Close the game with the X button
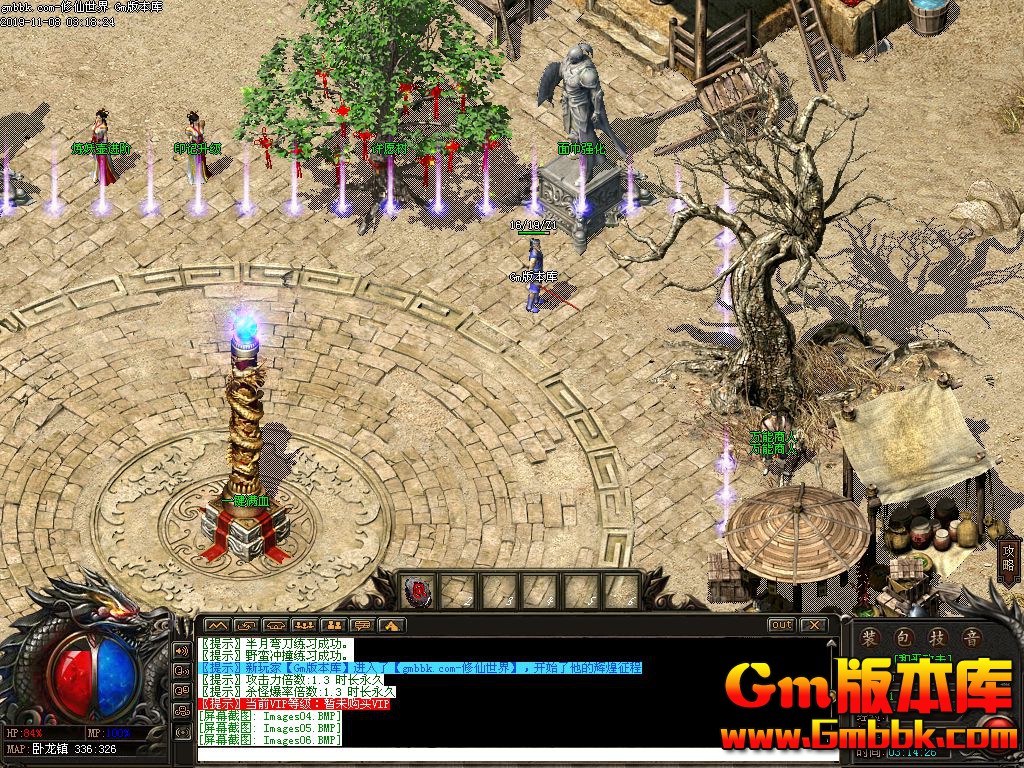 813,625
